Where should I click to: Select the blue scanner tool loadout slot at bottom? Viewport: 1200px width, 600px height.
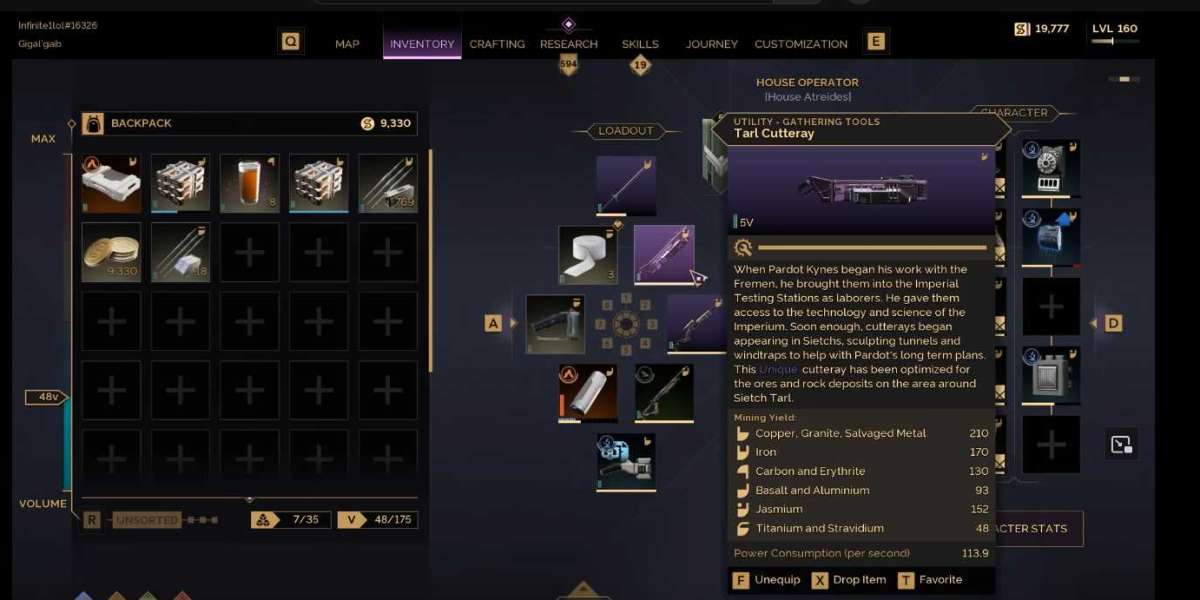click(x=626, y=462)
